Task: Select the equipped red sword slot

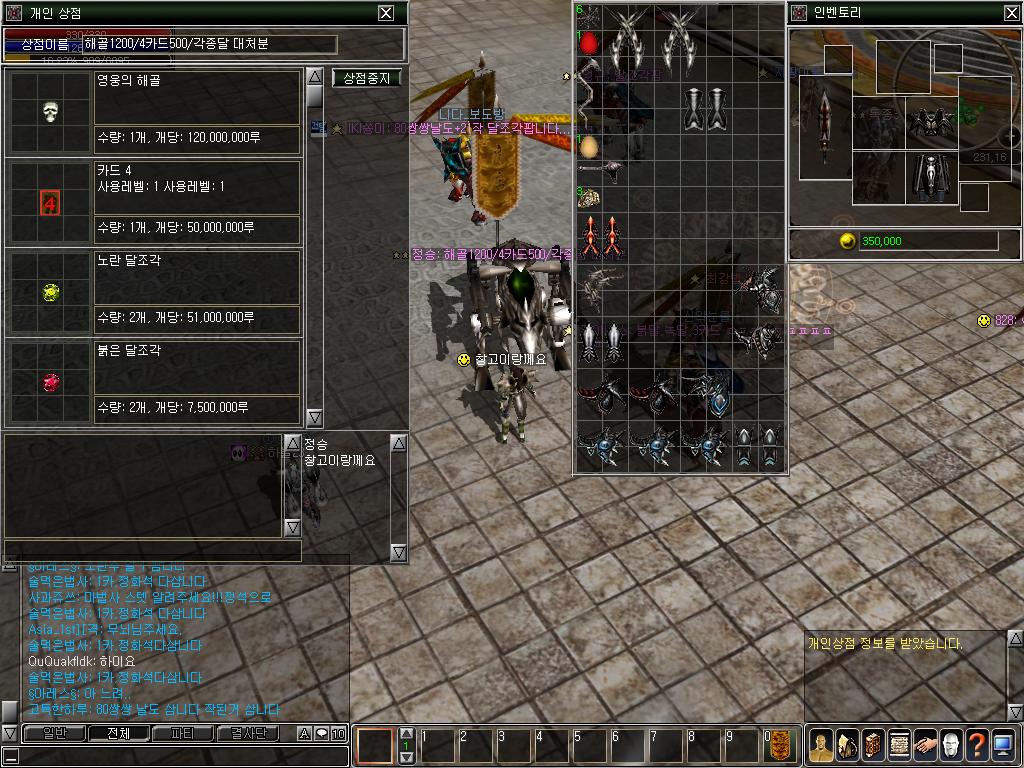Action: [824, 125]
